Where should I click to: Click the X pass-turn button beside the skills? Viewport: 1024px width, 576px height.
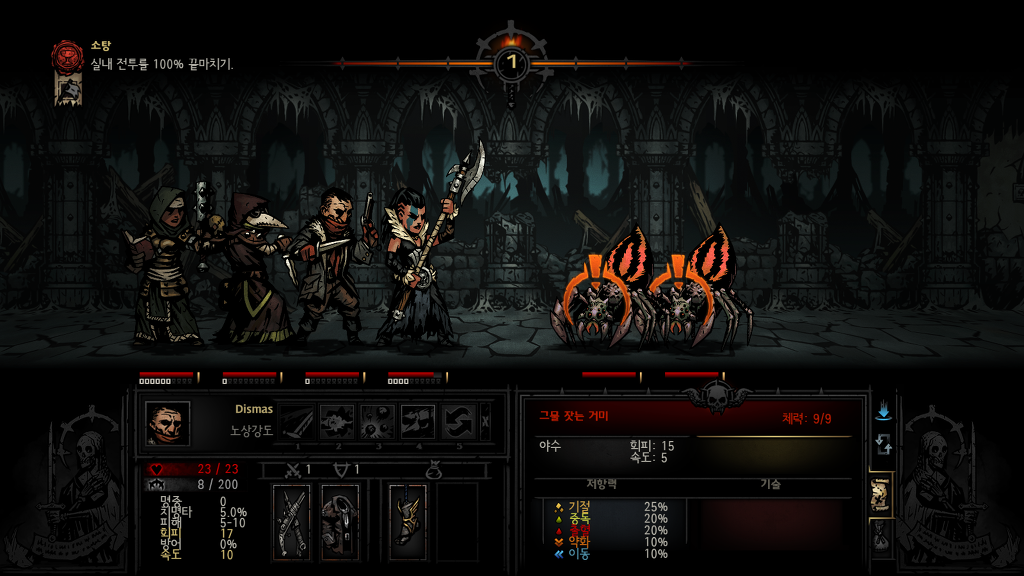click(x=486, y=422)
